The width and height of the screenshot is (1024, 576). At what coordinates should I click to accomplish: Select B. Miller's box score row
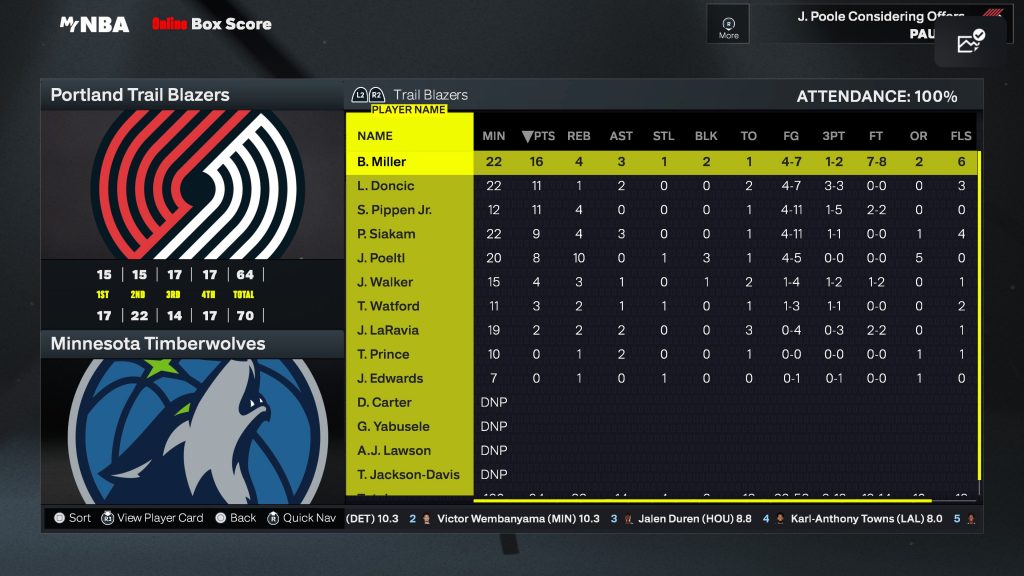382,162
